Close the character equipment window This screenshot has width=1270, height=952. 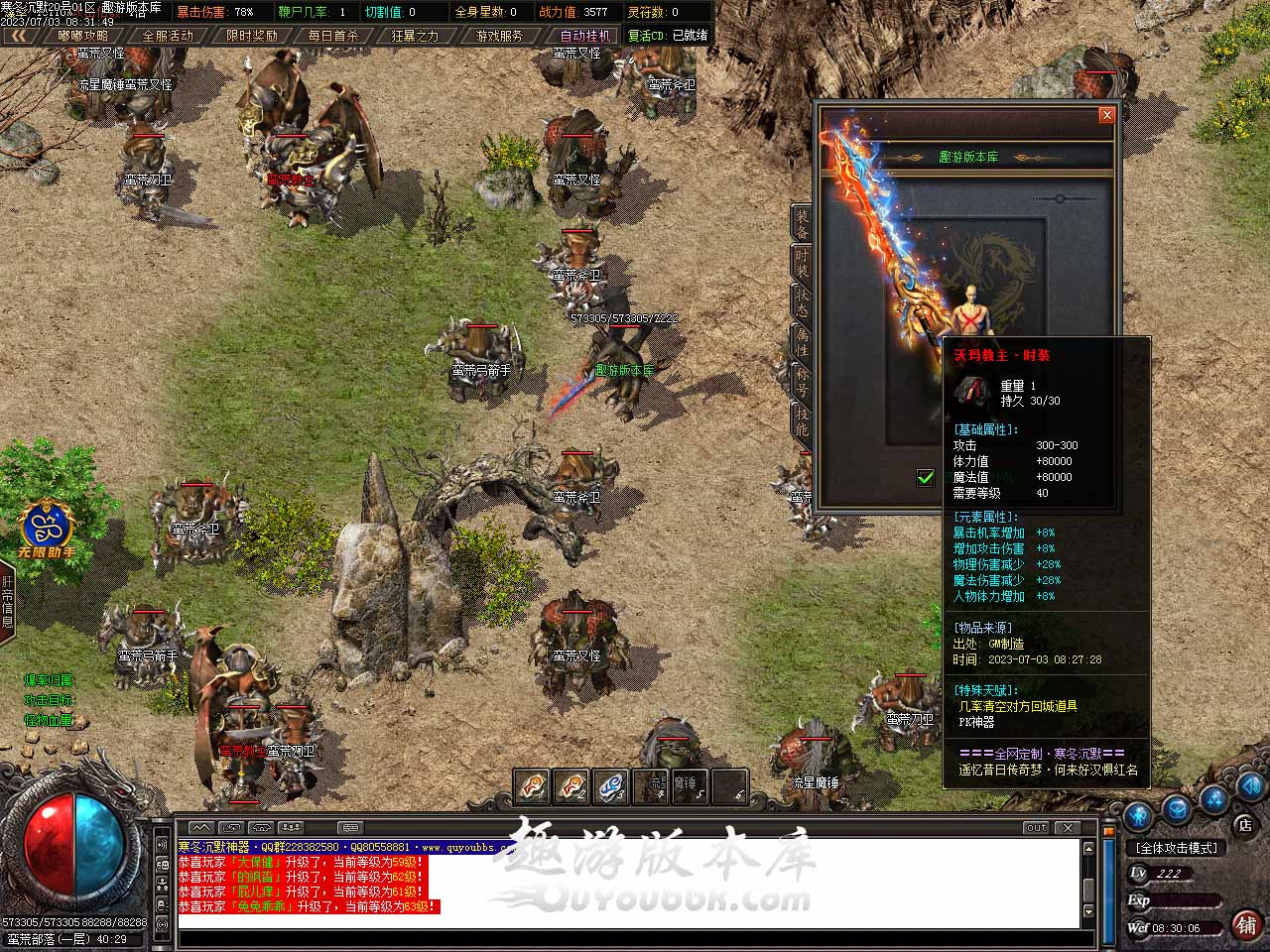1106,115
